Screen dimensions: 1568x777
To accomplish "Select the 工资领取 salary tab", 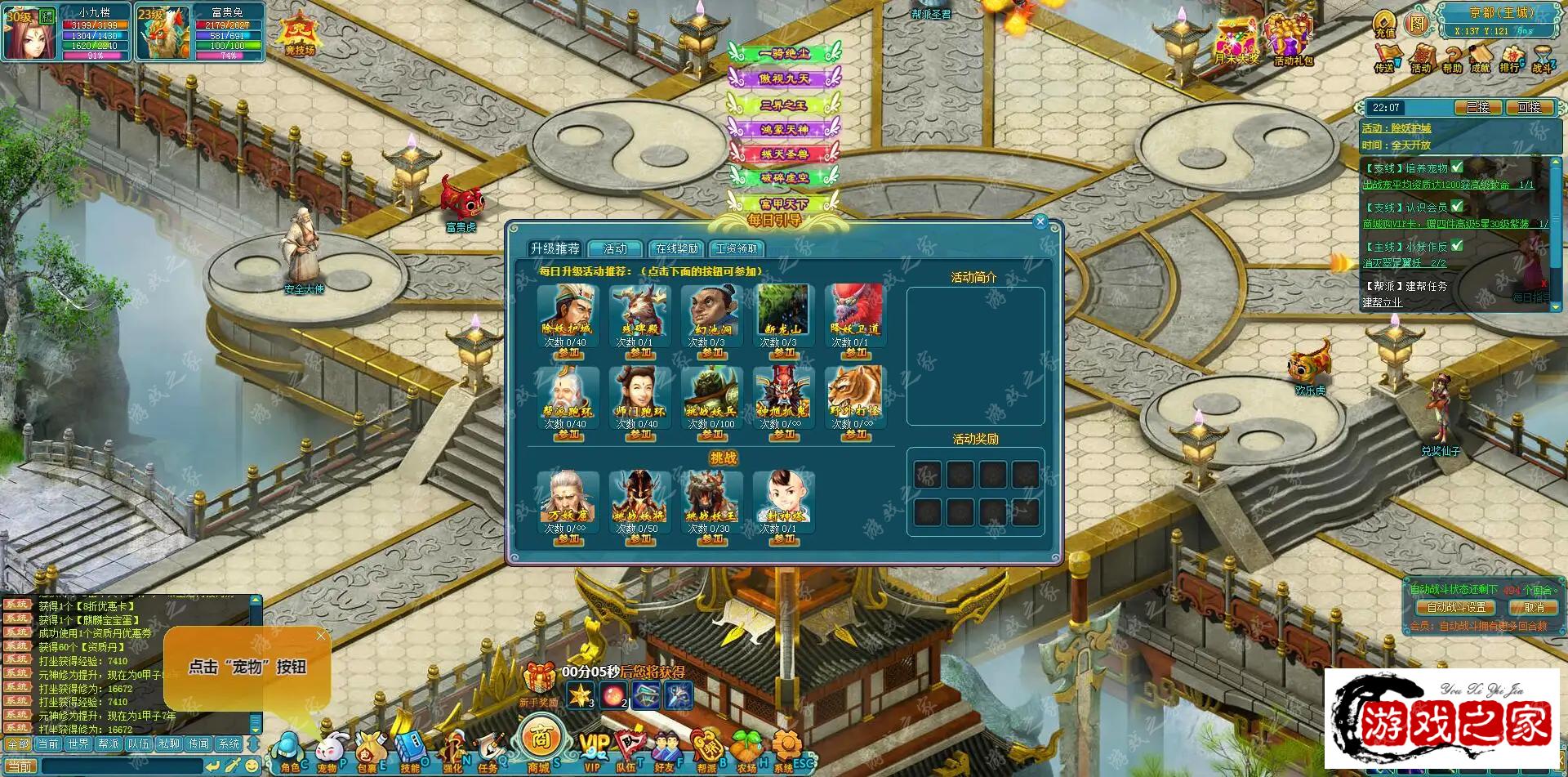I will [737, 248].
